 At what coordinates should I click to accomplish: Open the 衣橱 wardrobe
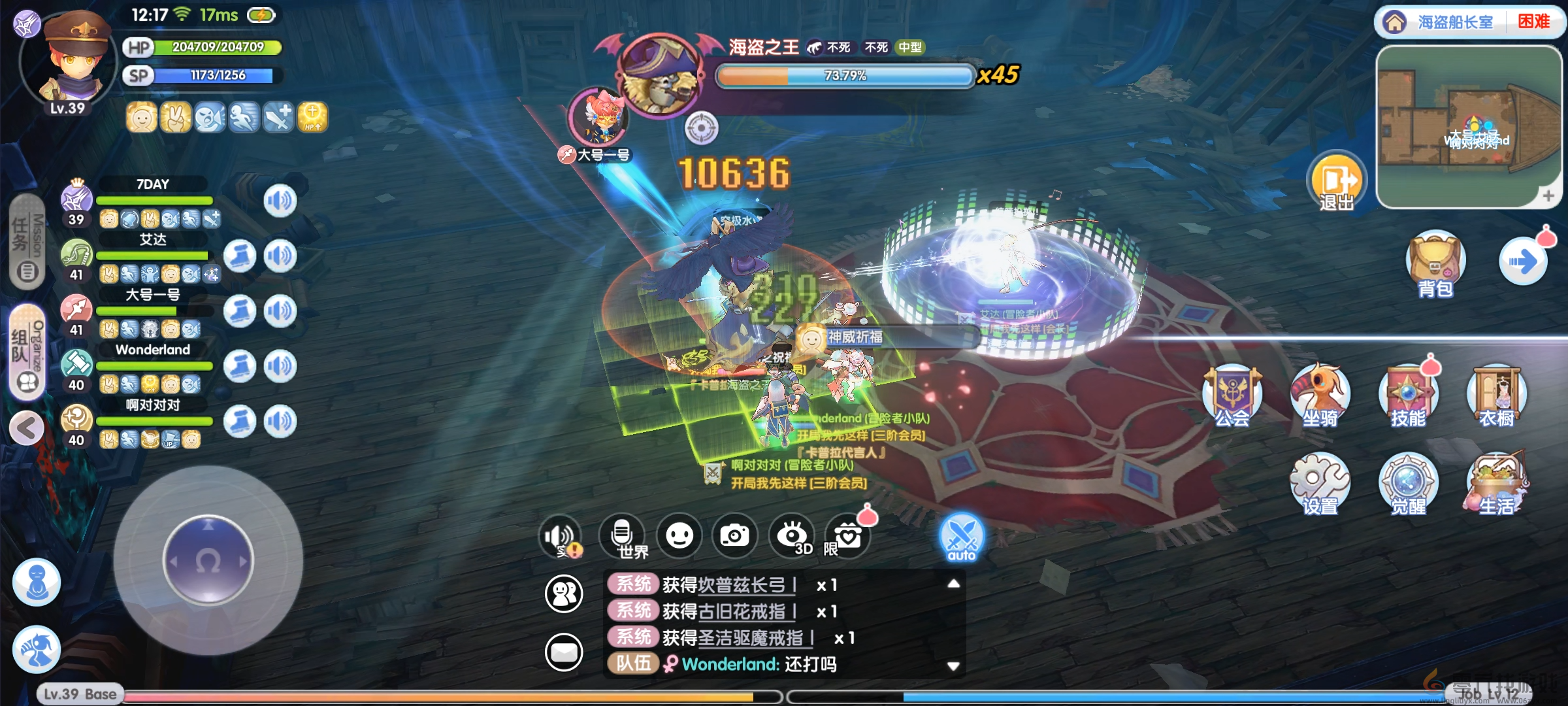click(x=1496, y=396)
